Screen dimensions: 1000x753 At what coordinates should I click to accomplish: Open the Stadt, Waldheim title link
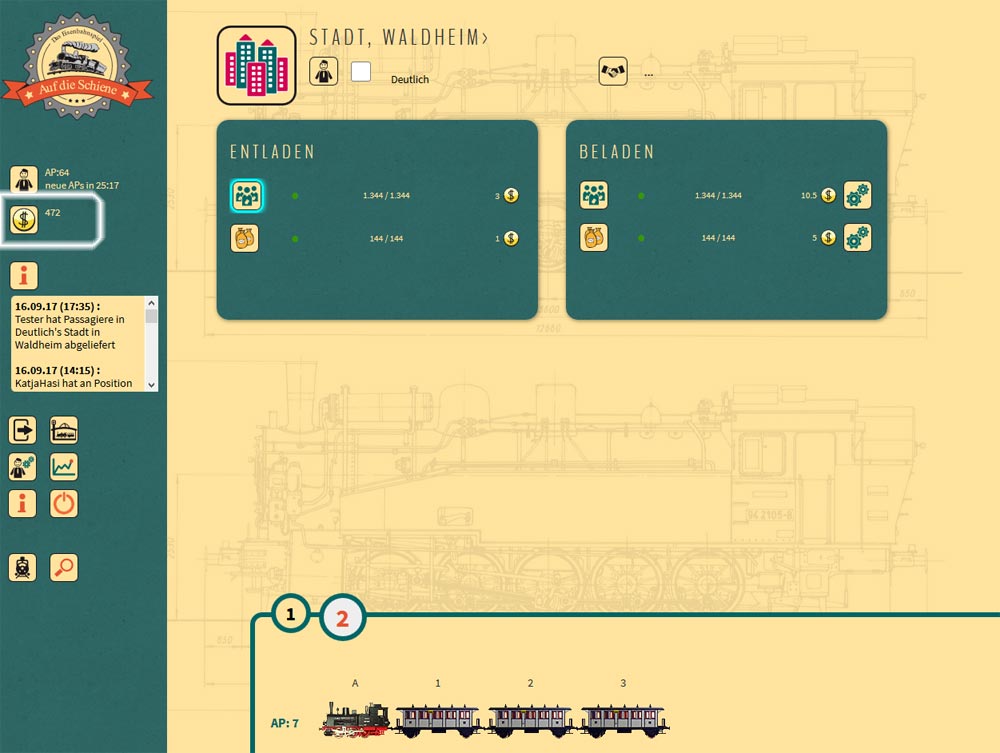point(399,38)
